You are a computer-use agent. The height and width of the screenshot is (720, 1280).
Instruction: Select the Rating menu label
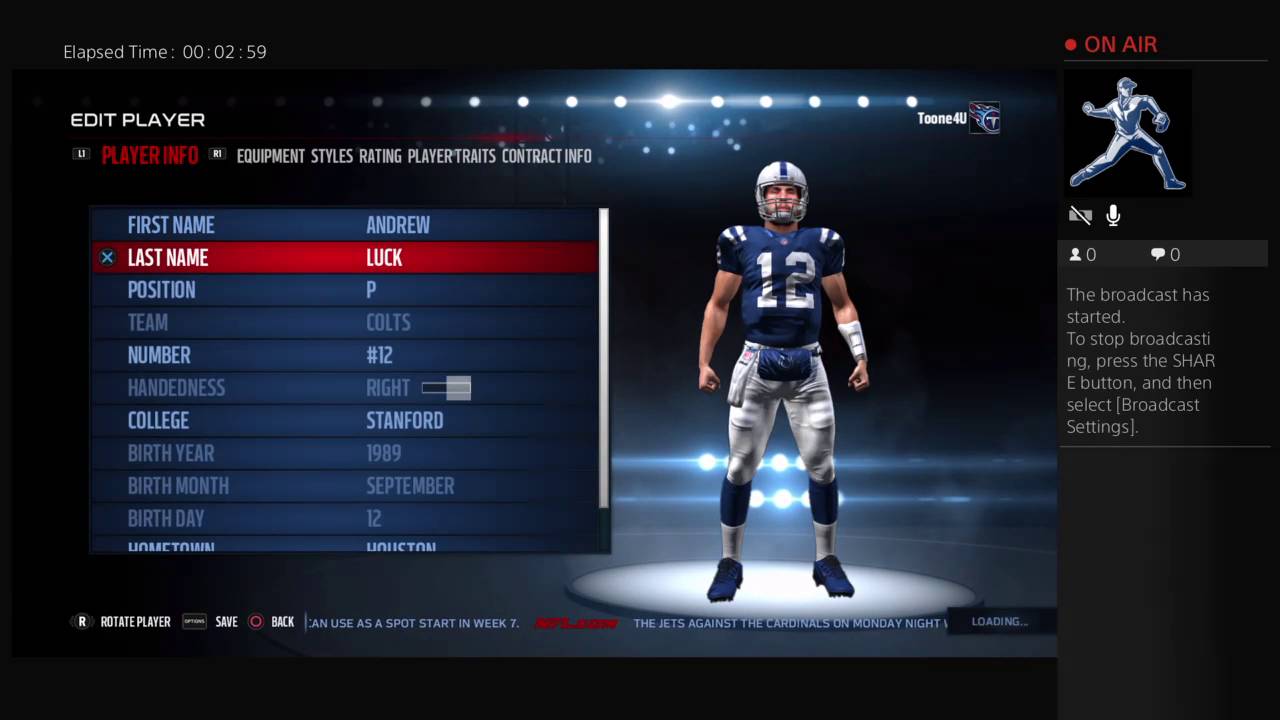(x=380, y=156)
